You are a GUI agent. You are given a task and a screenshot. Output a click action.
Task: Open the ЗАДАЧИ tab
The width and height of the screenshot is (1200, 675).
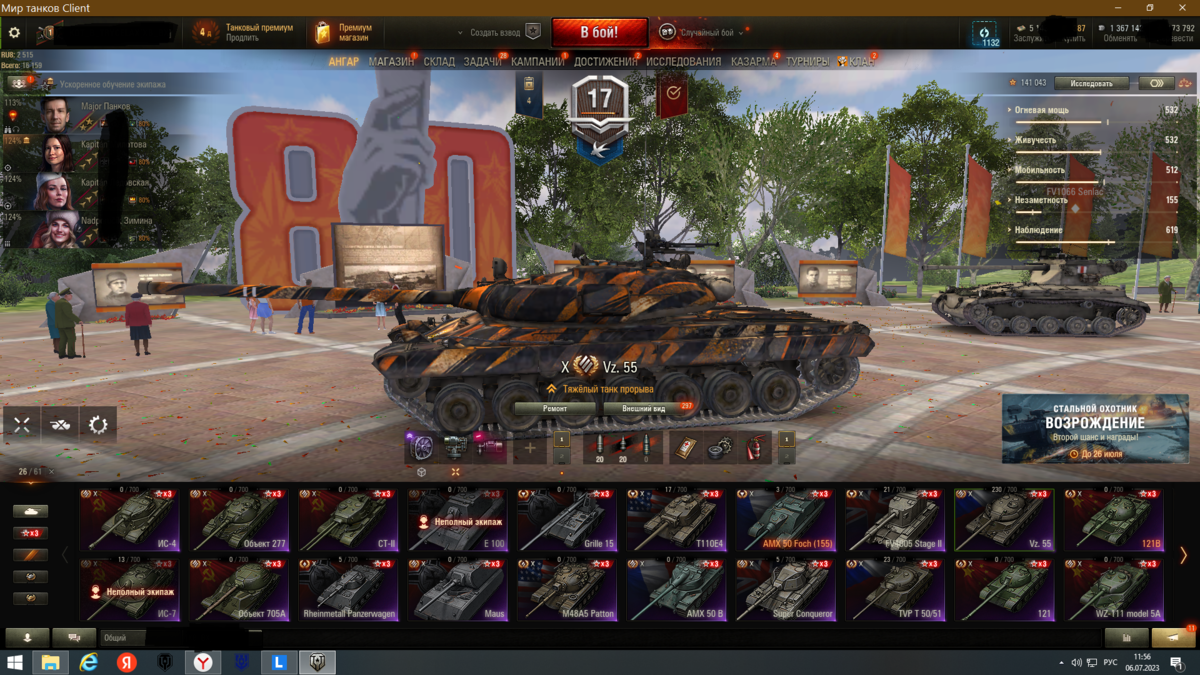point(483,62)
